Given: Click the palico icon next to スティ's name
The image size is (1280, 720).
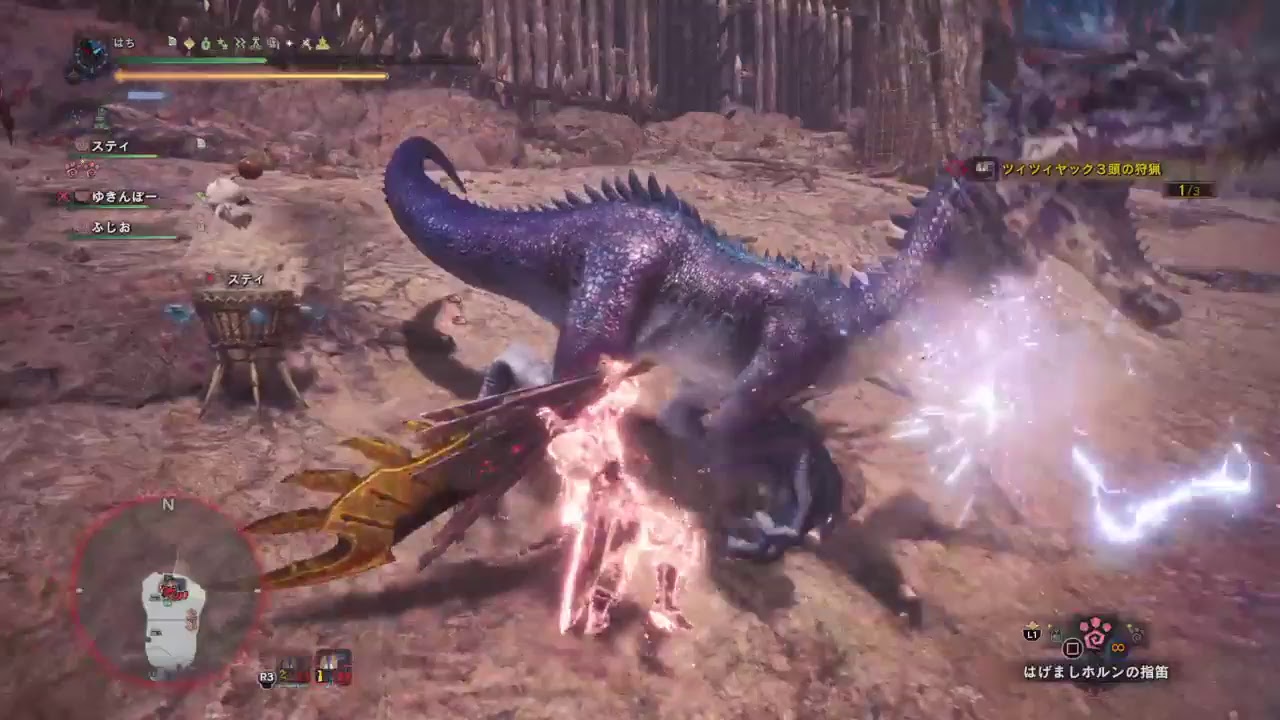Looking at the screenshot, I should pyautogui.click(x=82, y=146).
